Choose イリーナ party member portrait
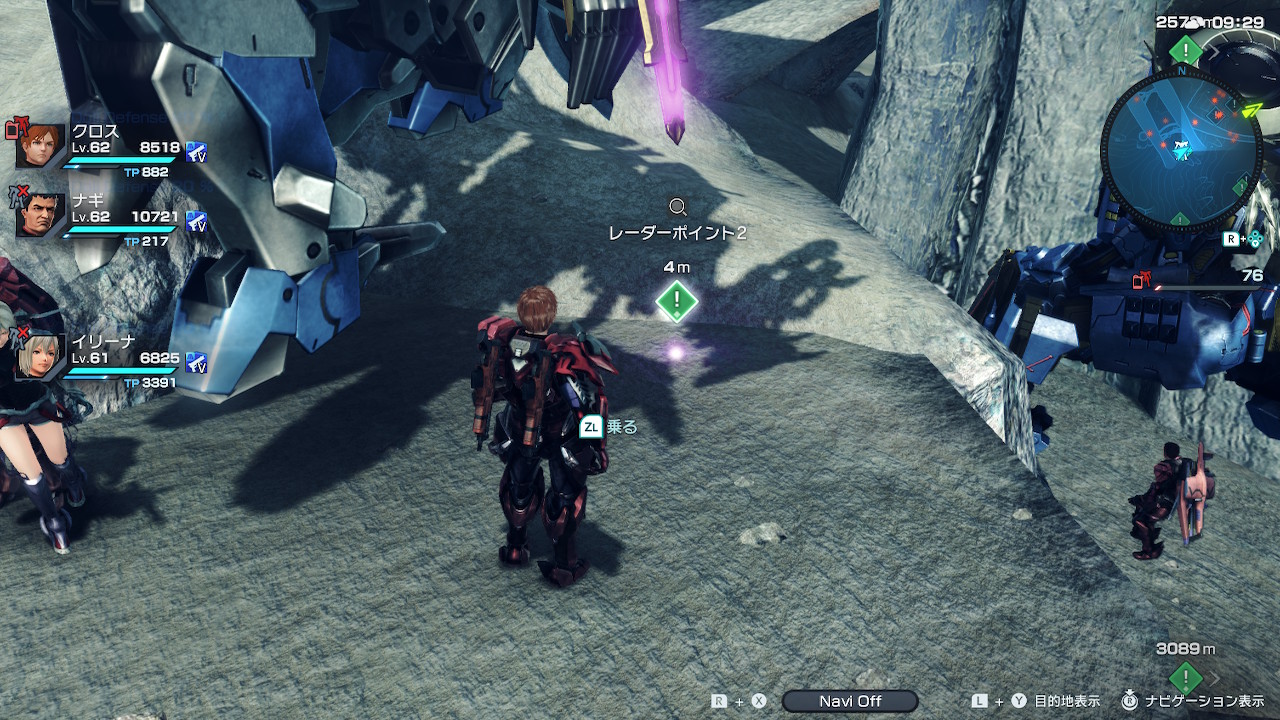Image resolution: width=1280 pixels, height=720 pixels. [41, 355]
